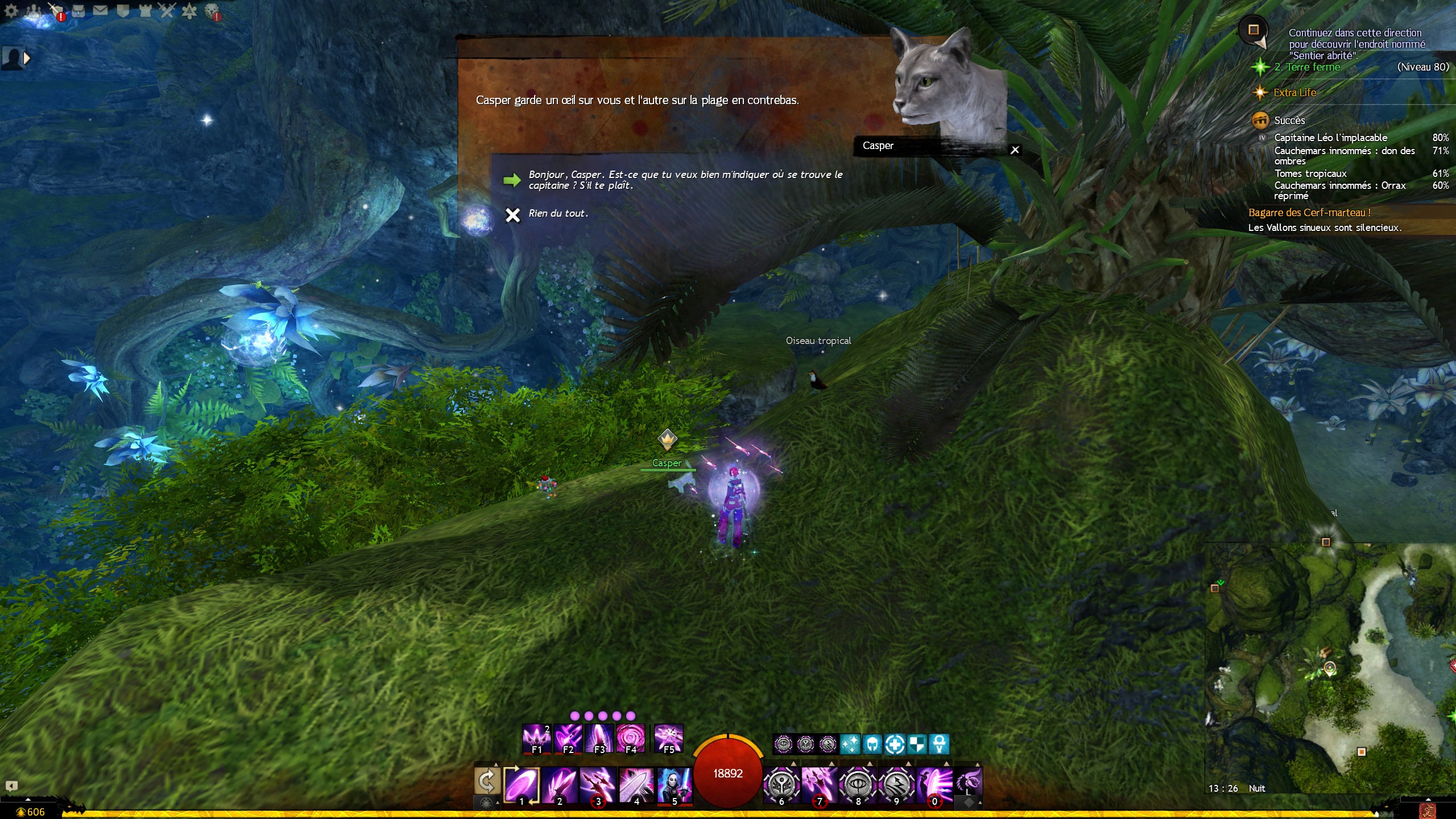
Task: Open the mail envelope icon
Action: tap(100, 11)
